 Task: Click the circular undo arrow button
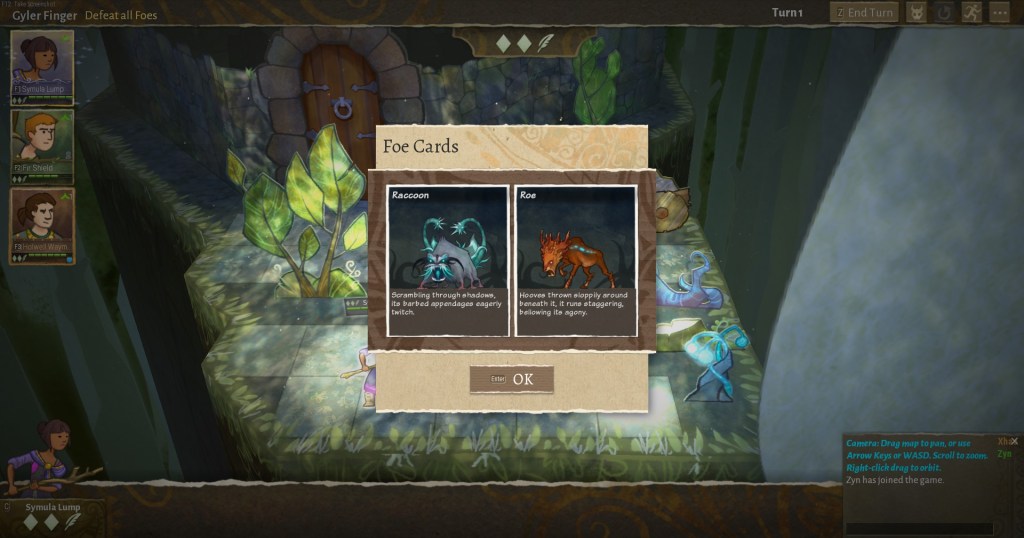pyautogui.click(x=944, y=13)
